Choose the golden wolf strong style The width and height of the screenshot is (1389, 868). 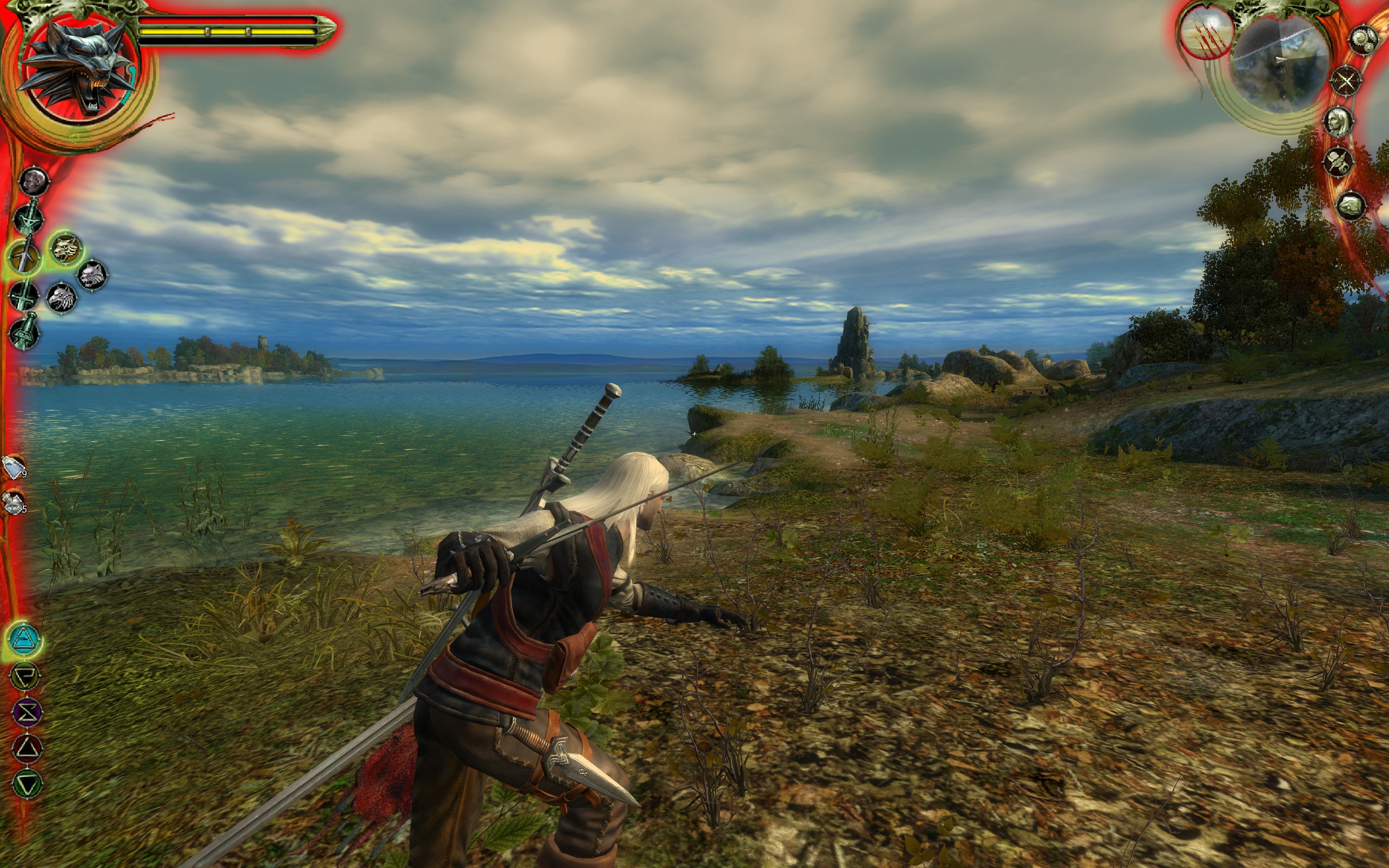[66, 249]
